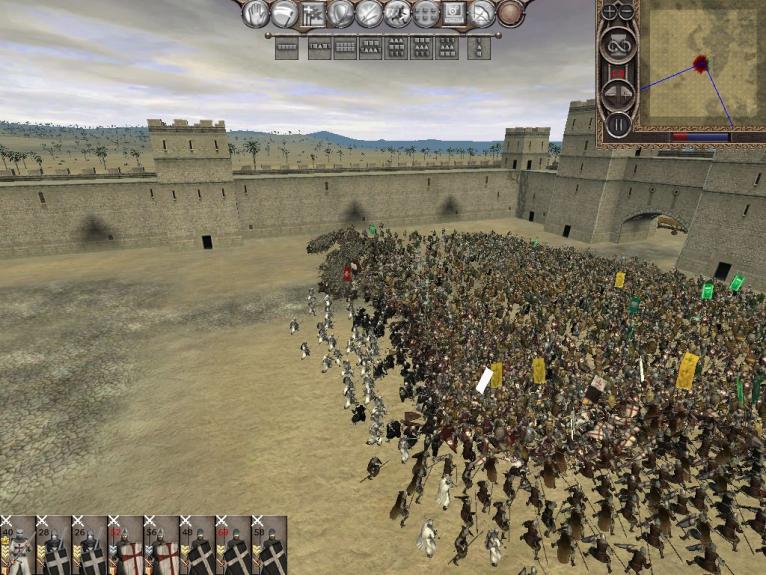Select the unit card with 48 soldiers

198,546
